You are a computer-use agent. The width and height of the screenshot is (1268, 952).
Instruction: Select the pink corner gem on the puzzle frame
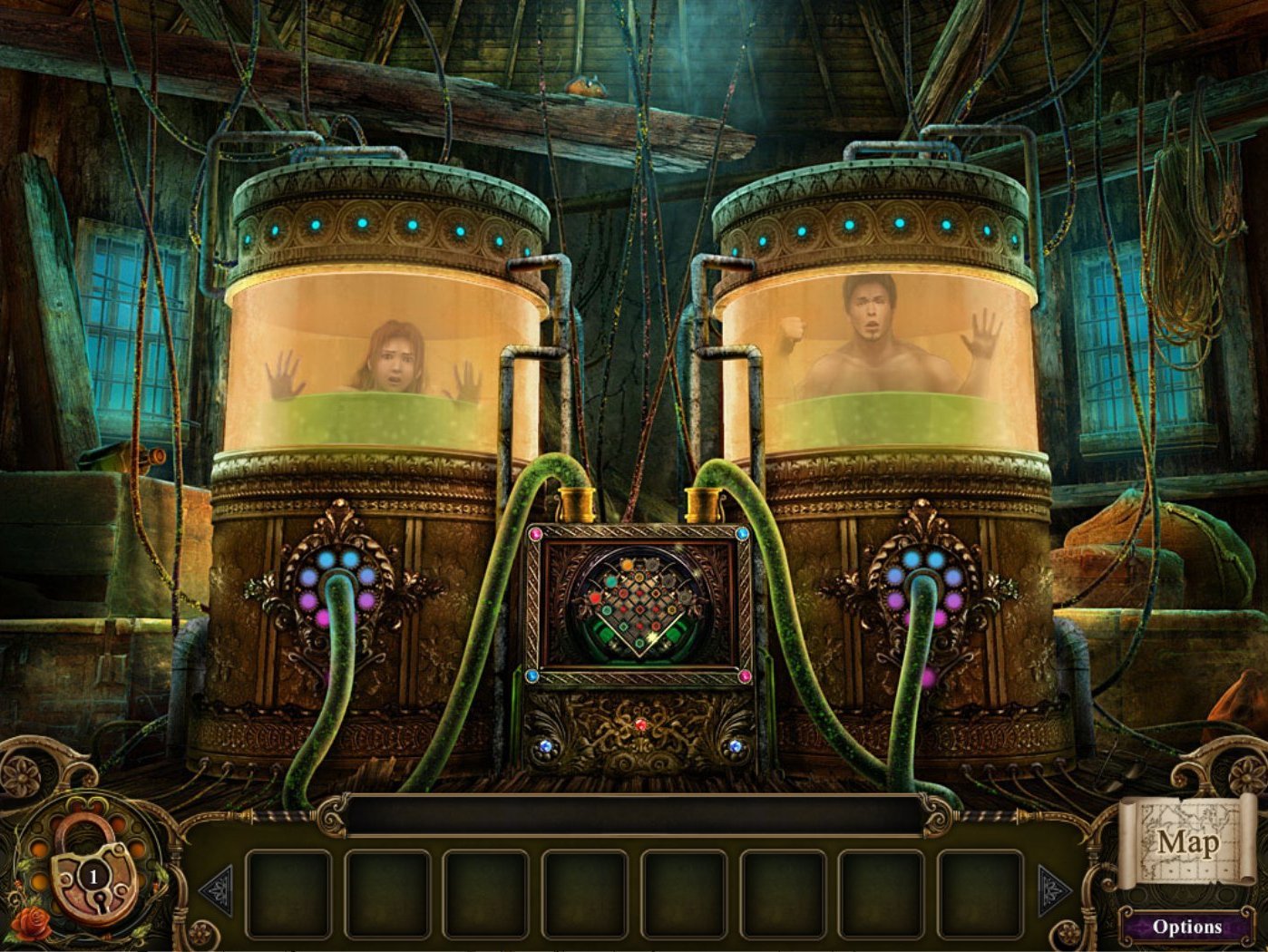(x=534, y=533)
